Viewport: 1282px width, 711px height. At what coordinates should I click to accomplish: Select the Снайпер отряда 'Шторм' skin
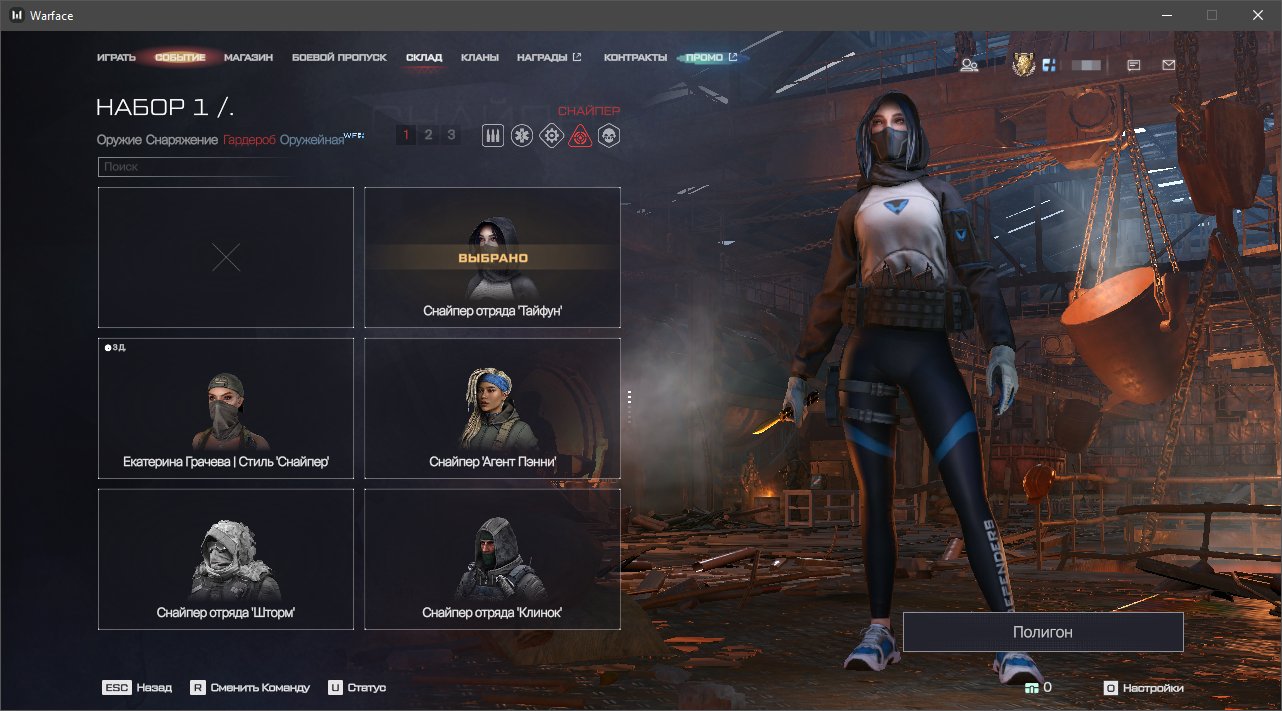coord(226,558)
